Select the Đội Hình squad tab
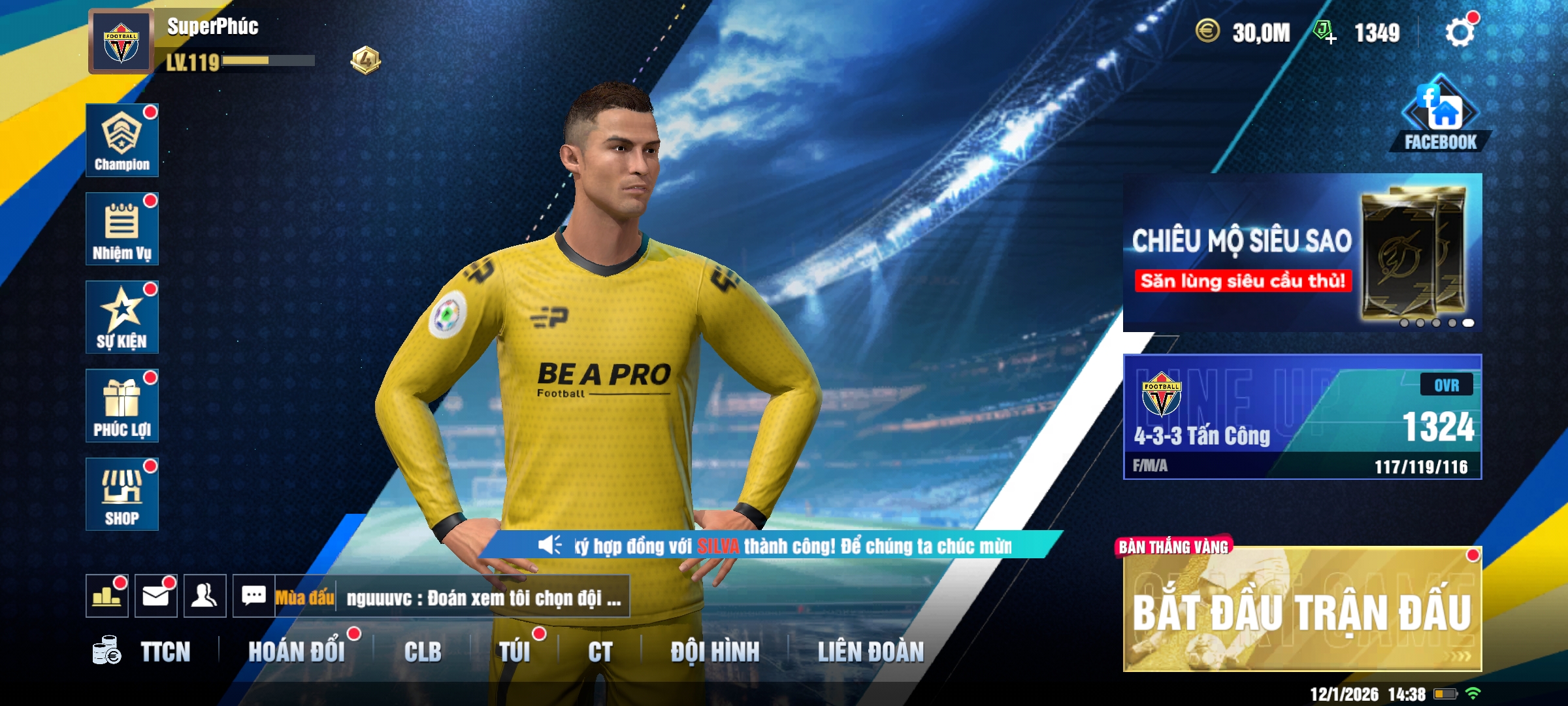This screenshot has width=1568, height=706. coord(715,652)
